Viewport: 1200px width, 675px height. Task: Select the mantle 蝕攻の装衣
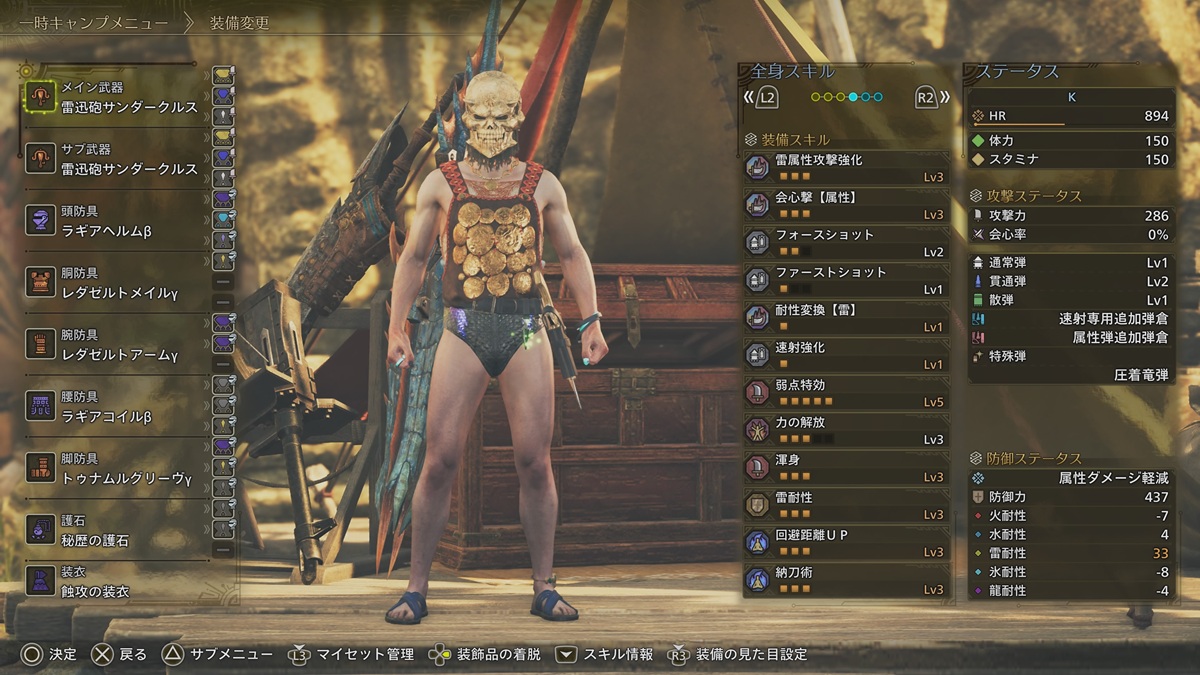[115, 582]
